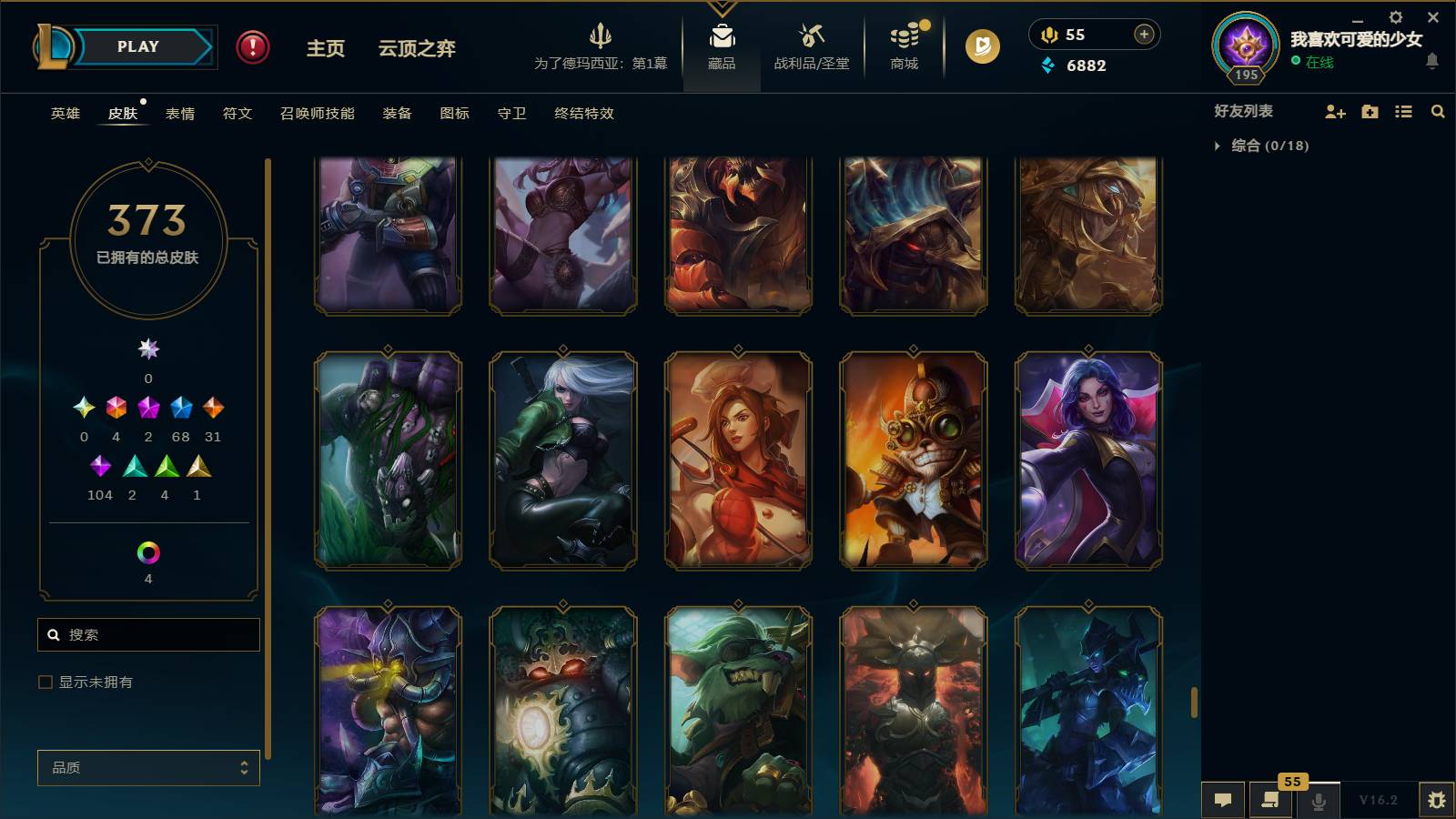Click inside the 搜索 skin search field

pos(147,634)
